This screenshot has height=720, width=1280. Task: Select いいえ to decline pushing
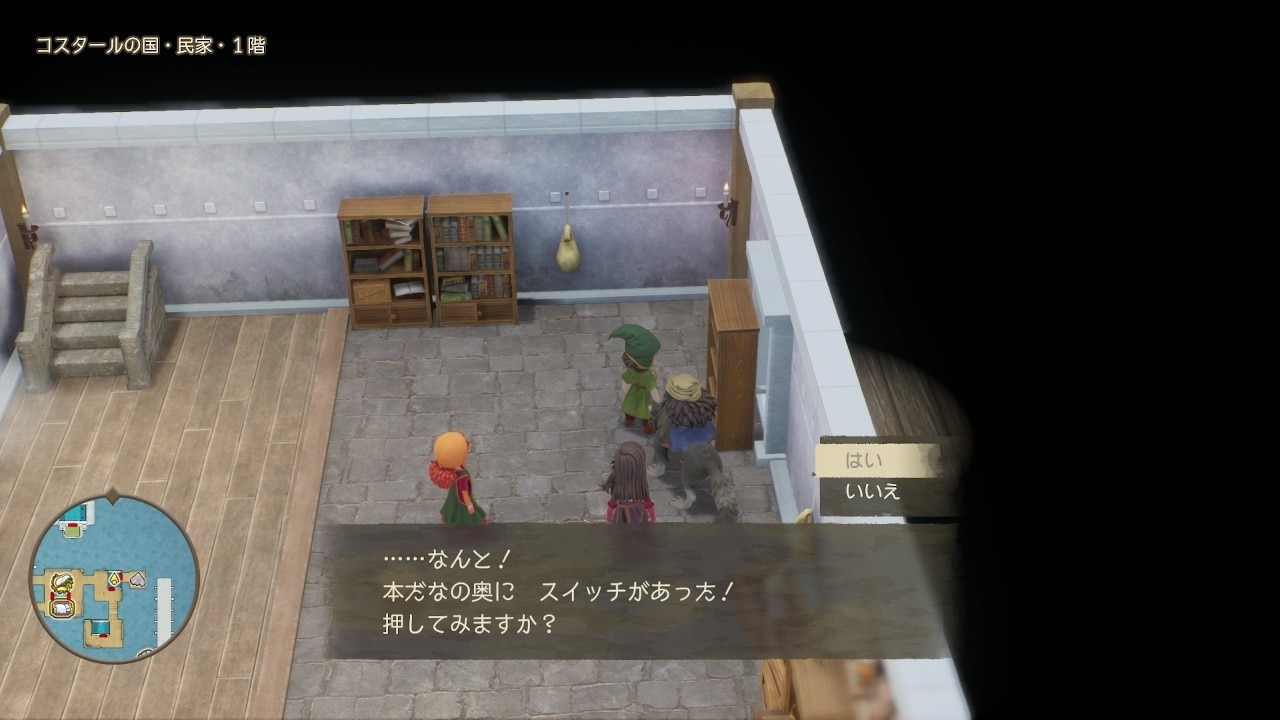[x=873, y=491]
